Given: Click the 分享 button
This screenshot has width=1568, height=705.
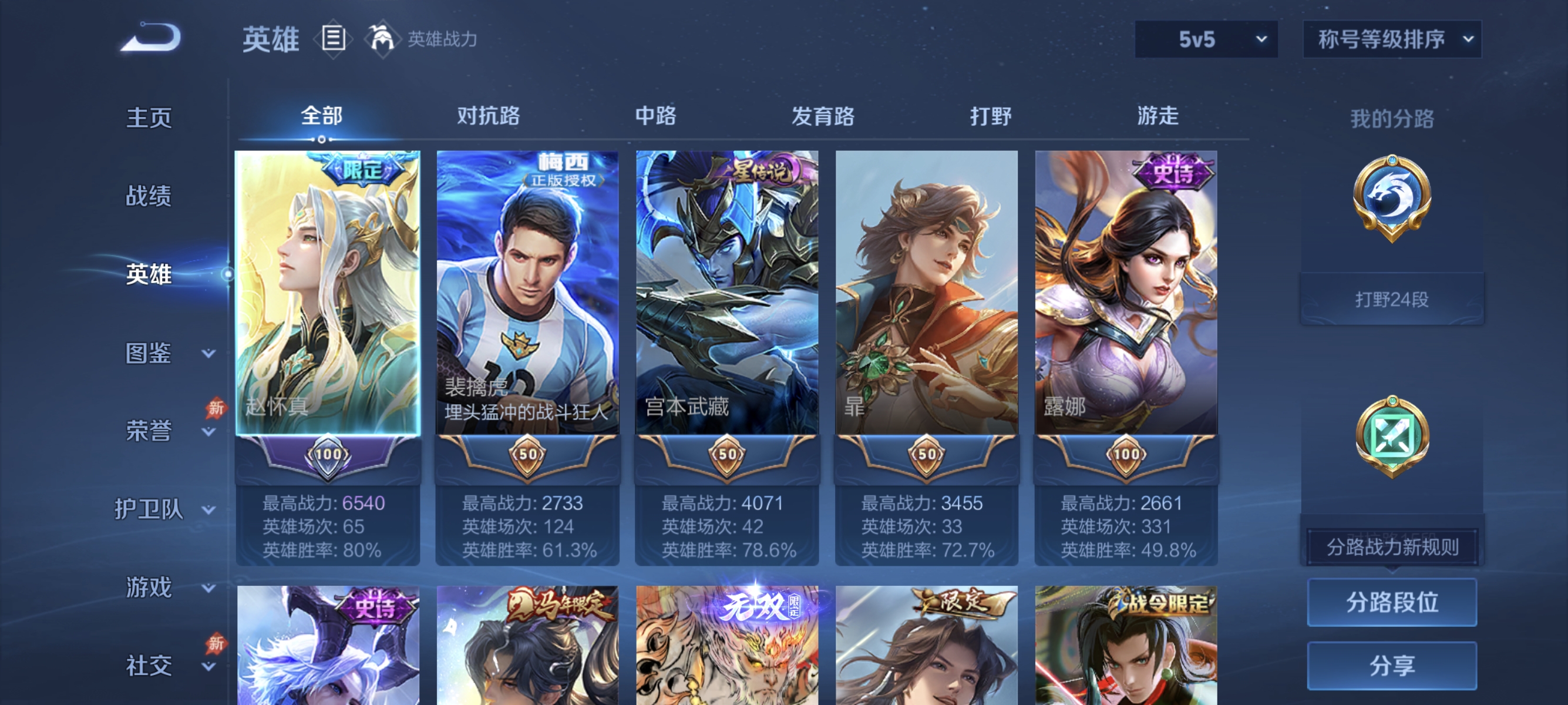Looking at the screenshot, I should [1392, 666].
